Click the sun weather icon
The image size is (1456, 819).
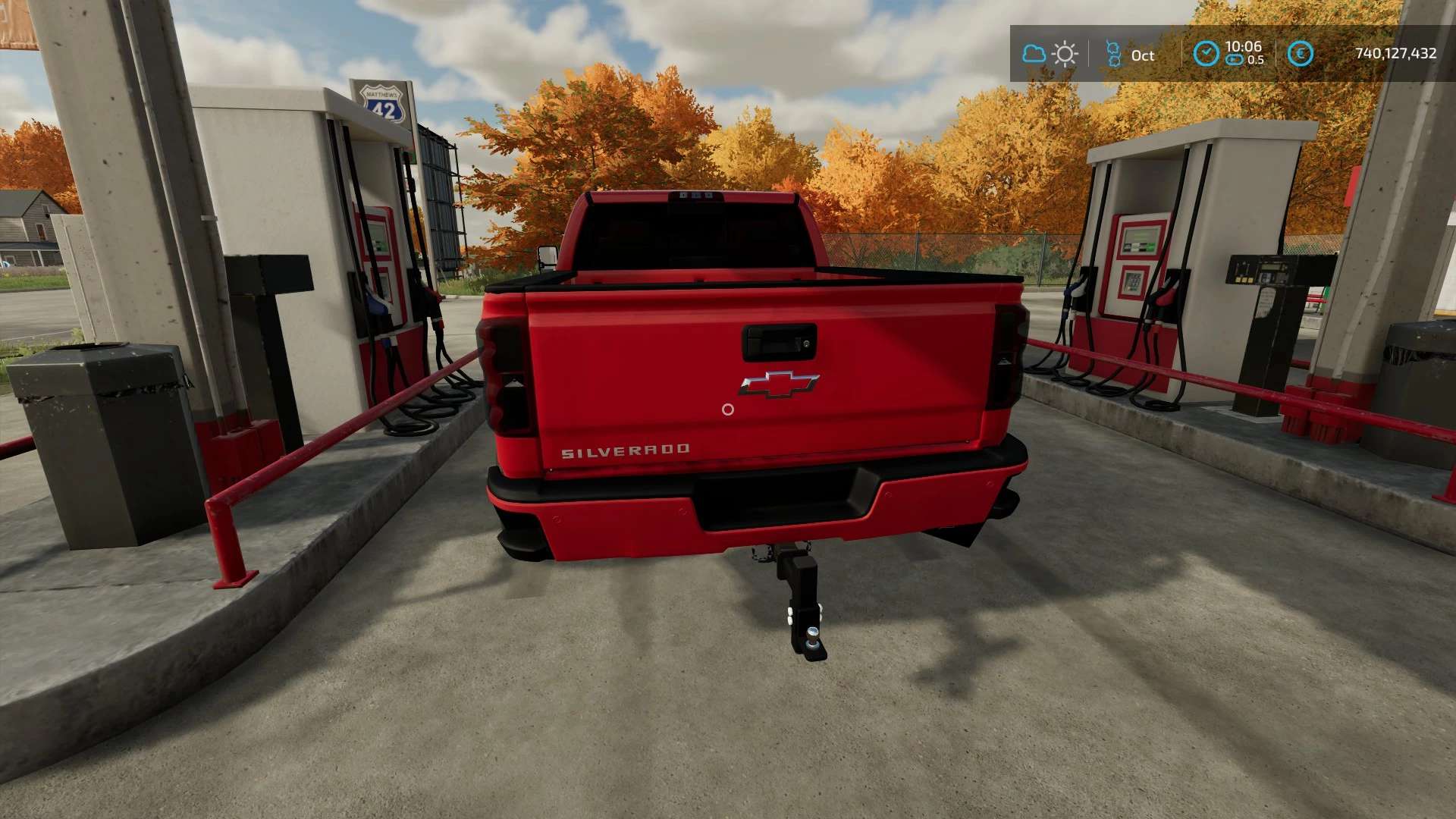coord(1065,54)
